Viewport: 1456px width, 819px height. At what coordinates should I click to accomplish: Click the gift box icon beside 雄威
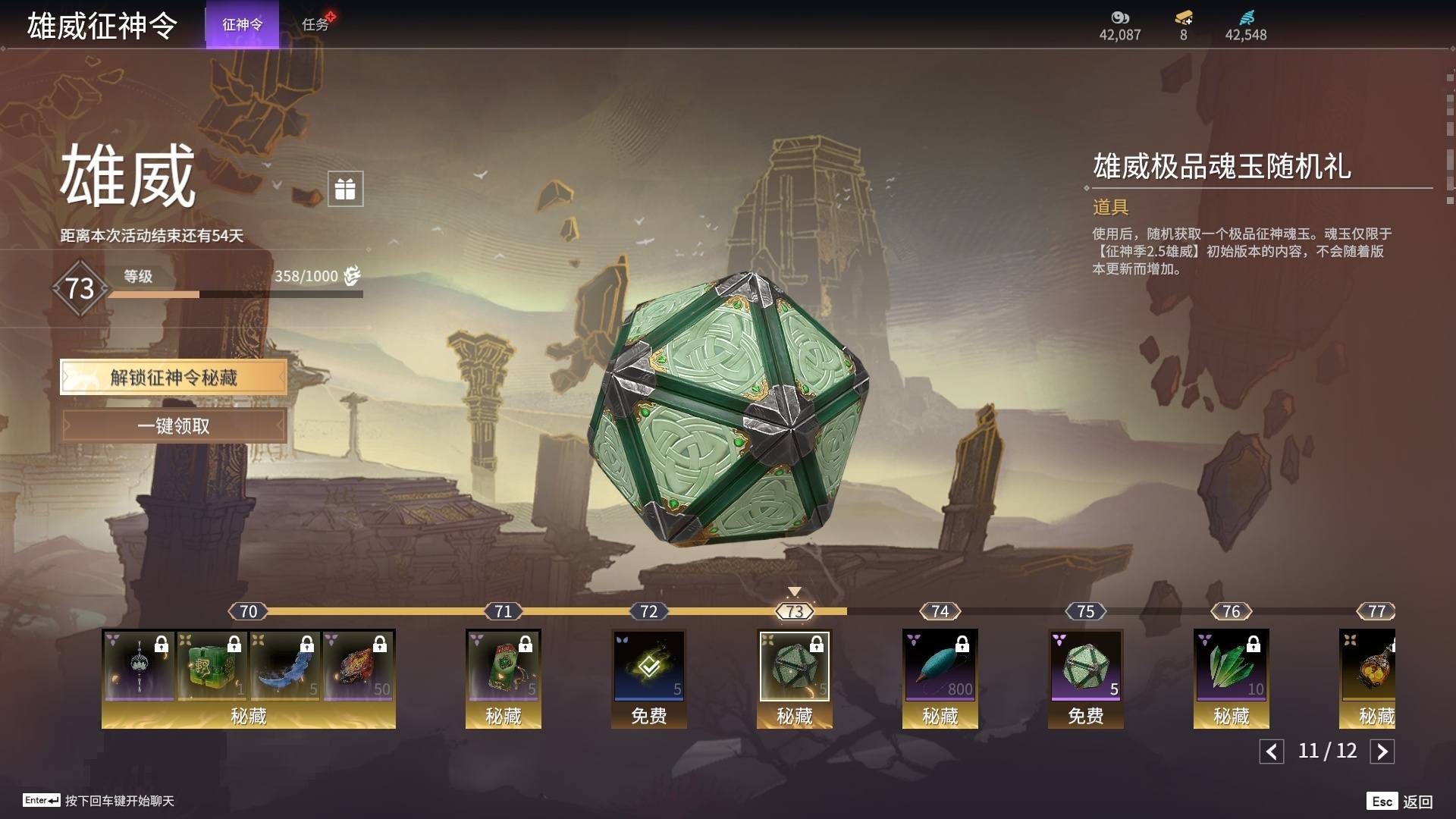[x=345, y=189]
